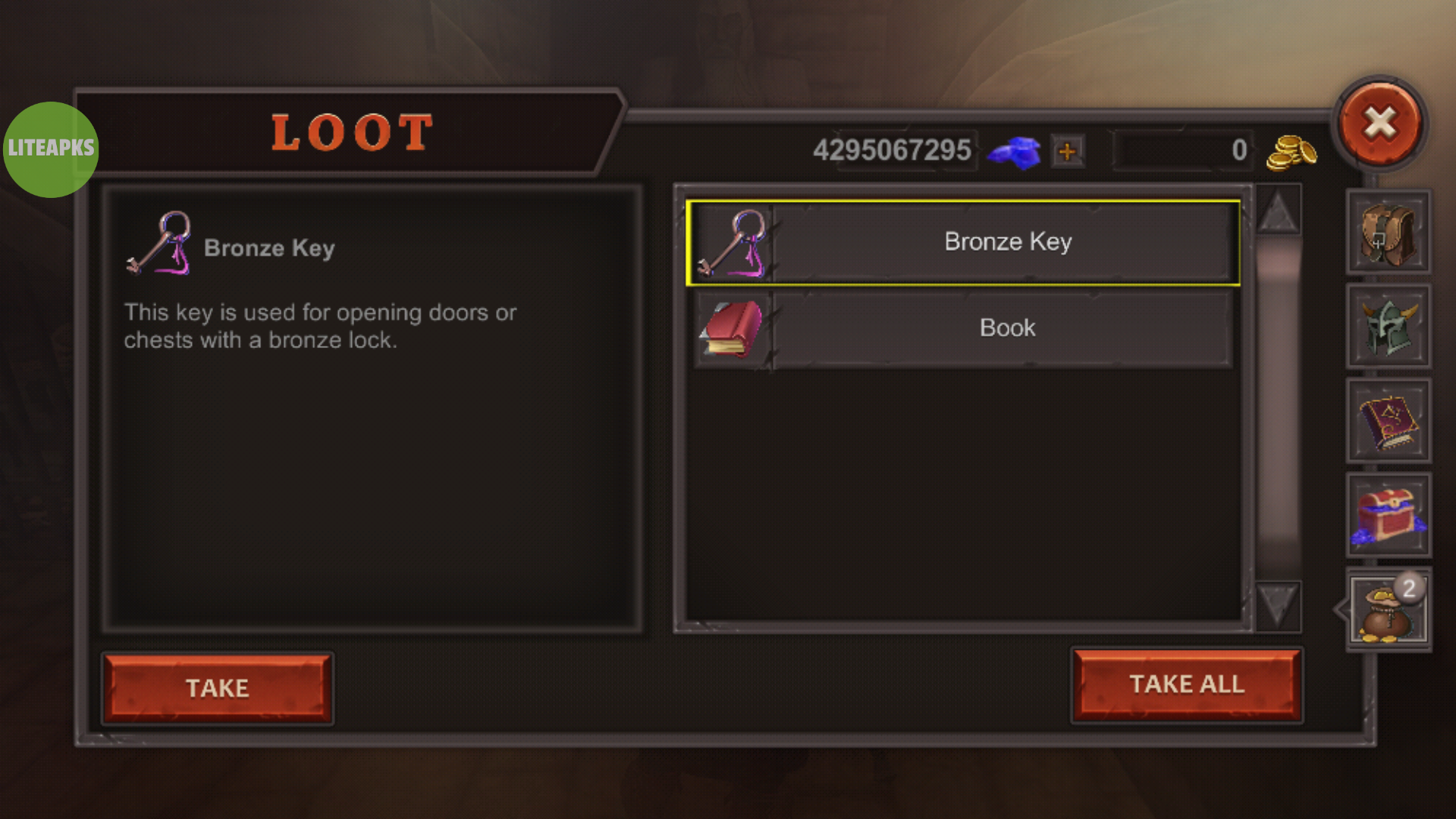The width and height of the screenshot is (1456, 819).
Task: Switch to the helmet equipment tab
Action: (1388, 327)
